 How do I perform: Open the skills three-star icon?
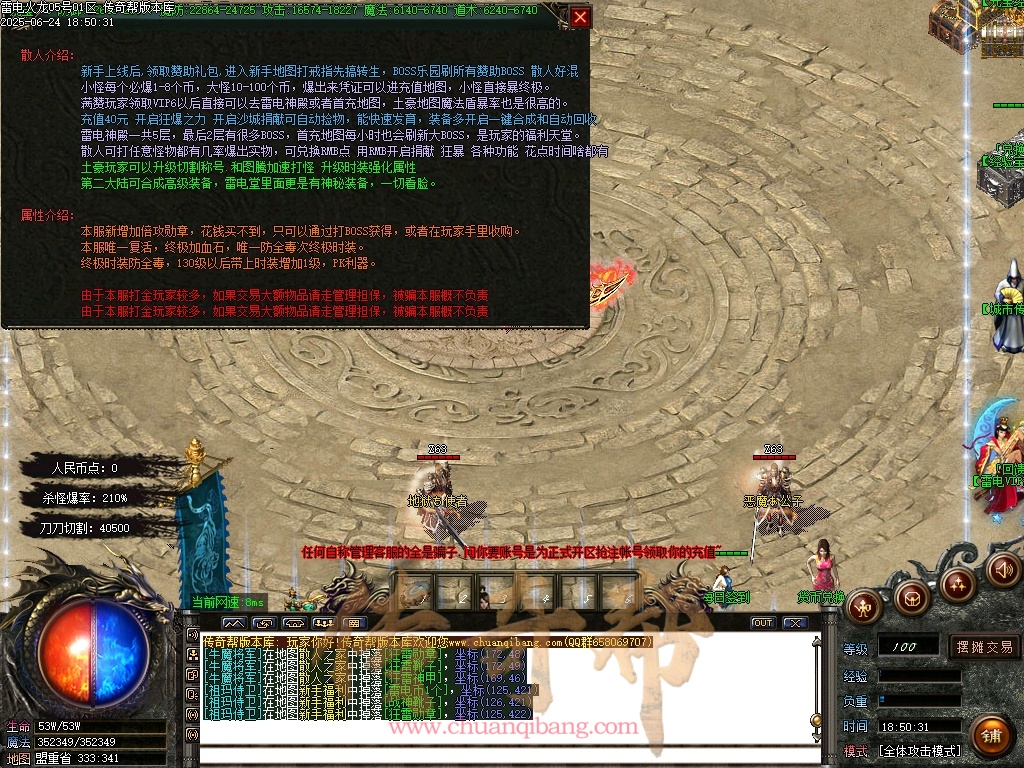click(x=957, y=583)
